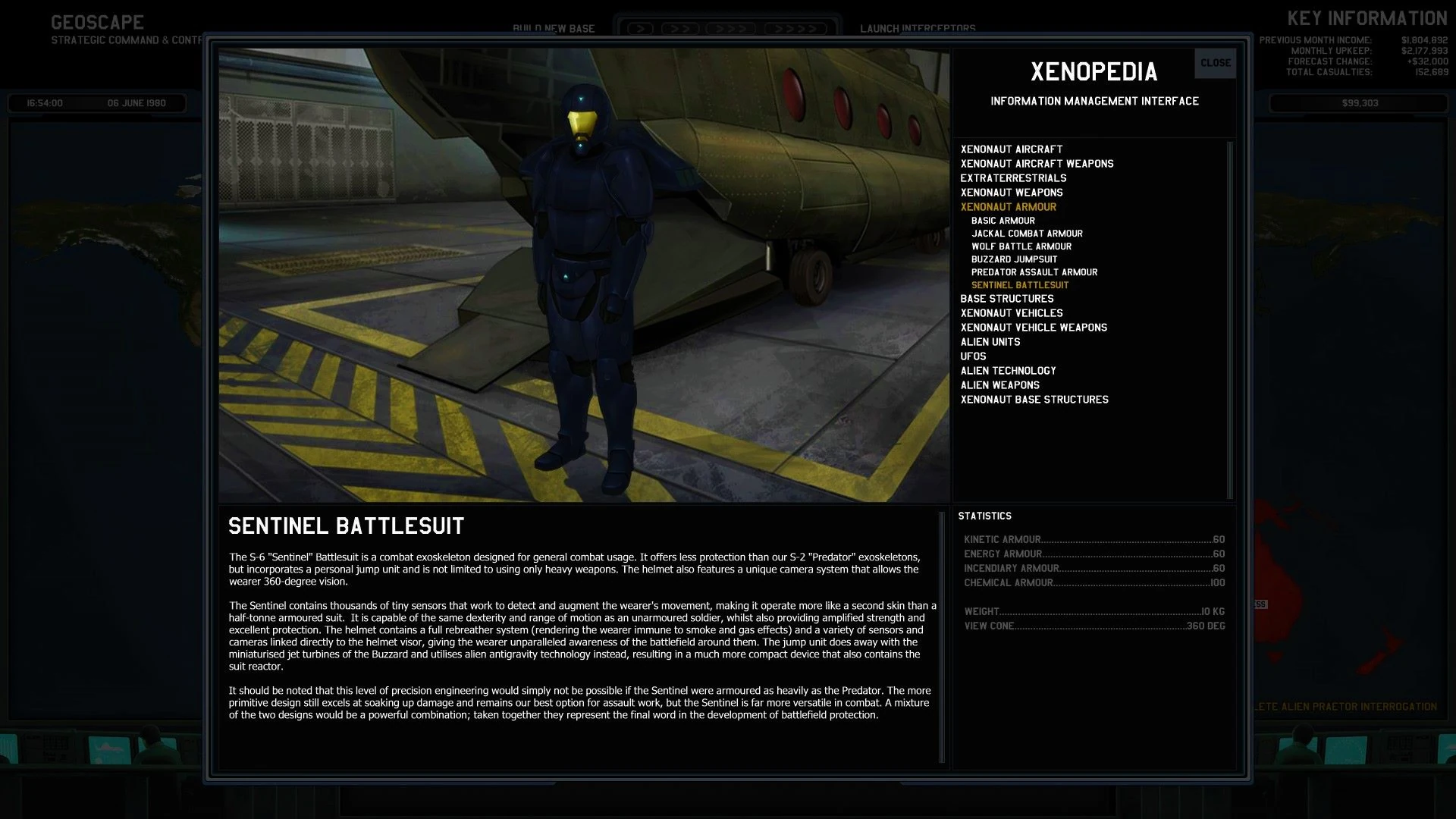The image size is (1456, 819).
Task: Click the Launch Interceptors control
Action: pyautogui.click(x=918, y=29)
